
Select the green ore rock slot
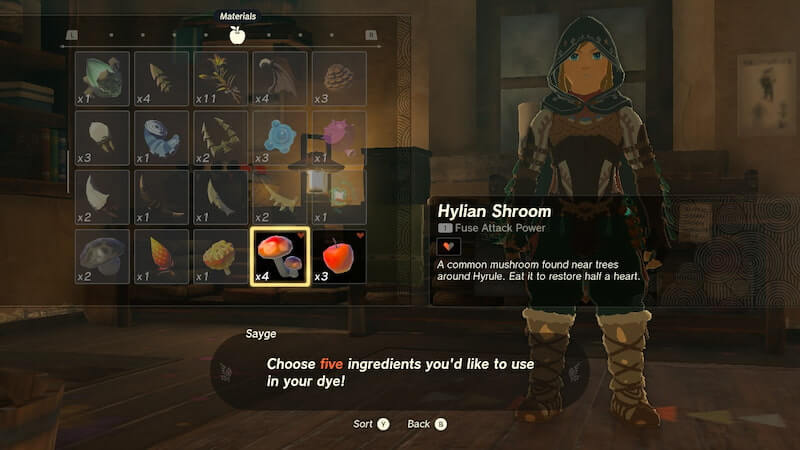tap(102, 78)
